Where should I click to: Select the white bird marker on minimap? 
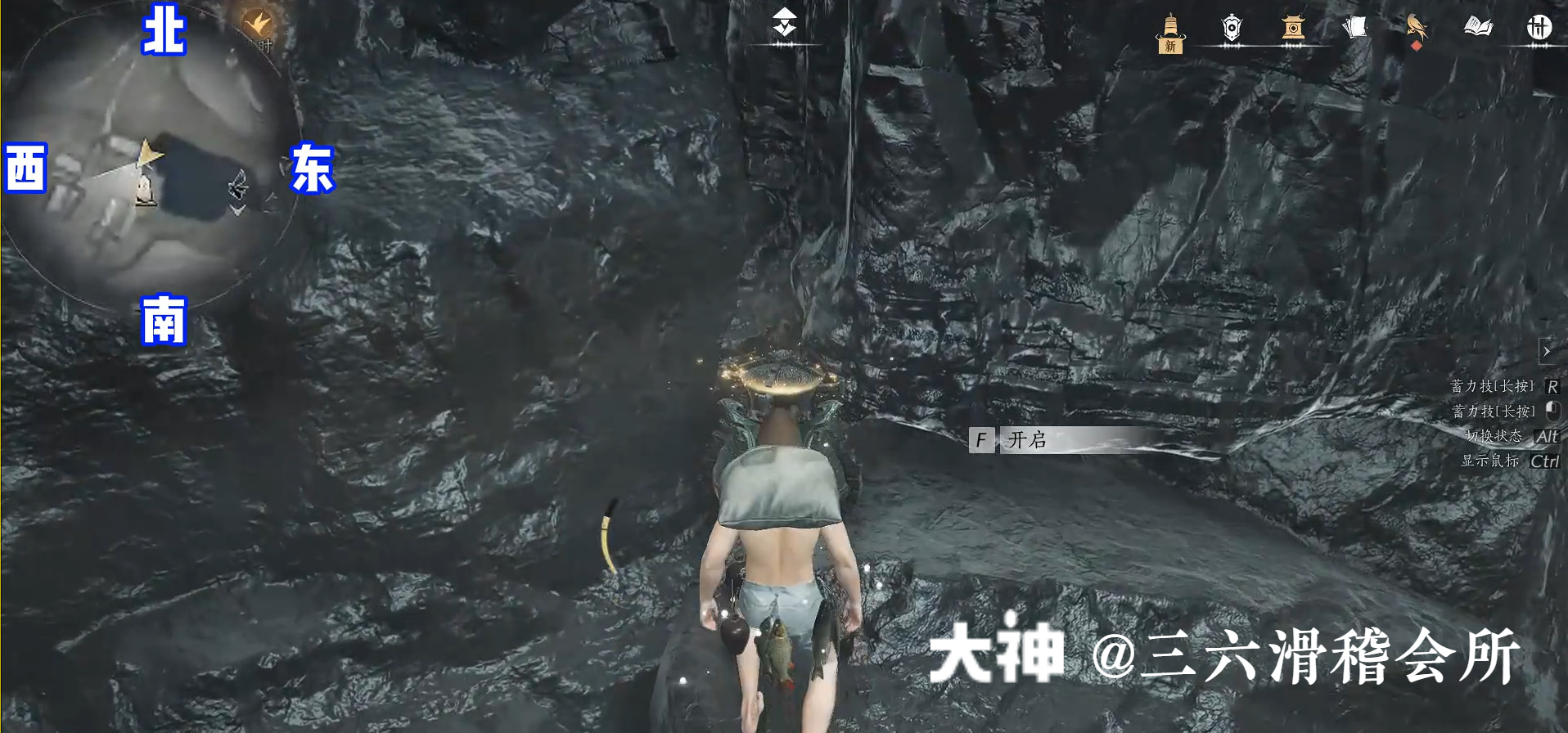click(238, 185)
